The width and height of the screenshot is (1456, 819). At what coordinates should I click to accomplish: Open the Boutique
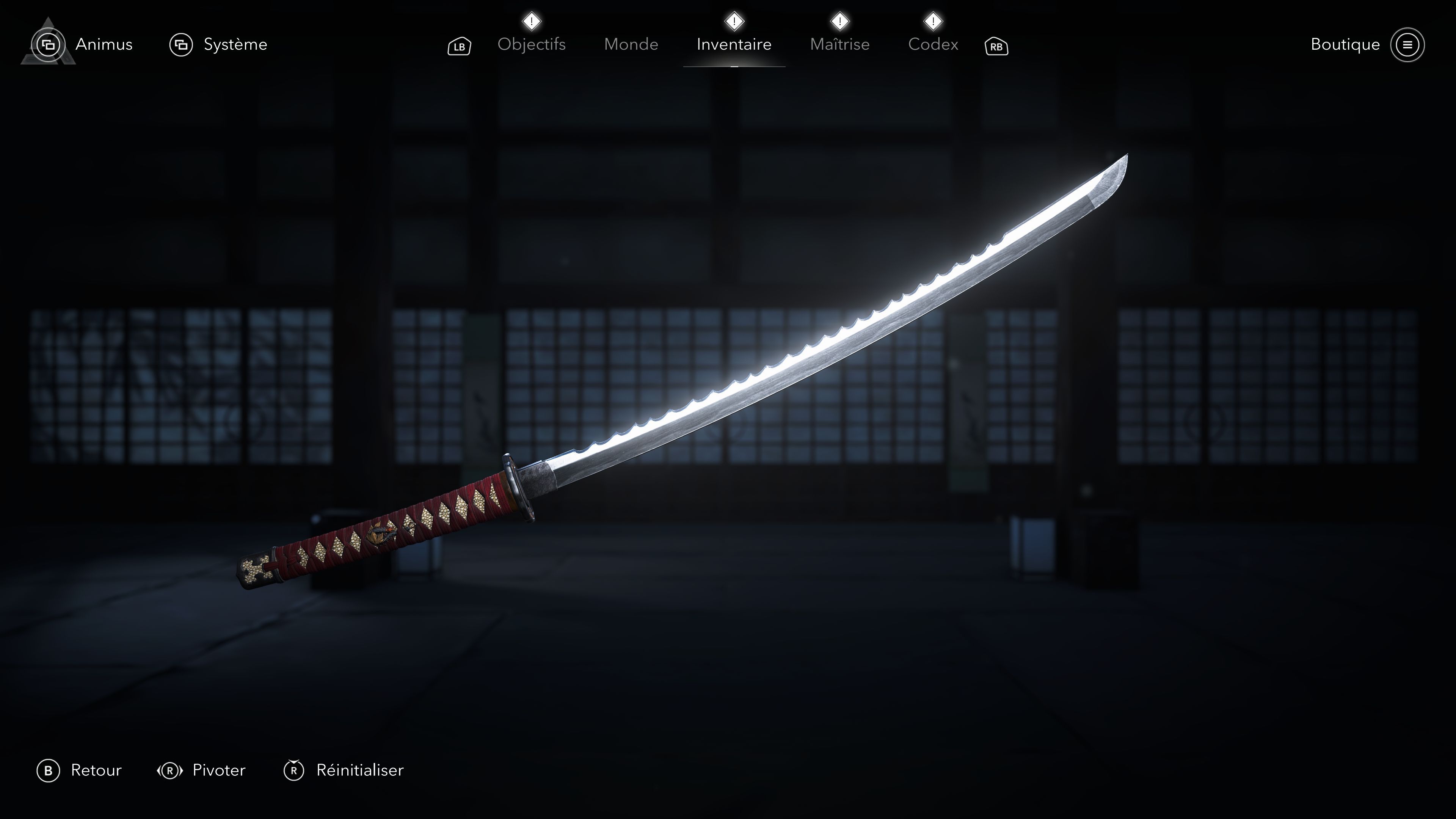click(x=1345, y=45)
